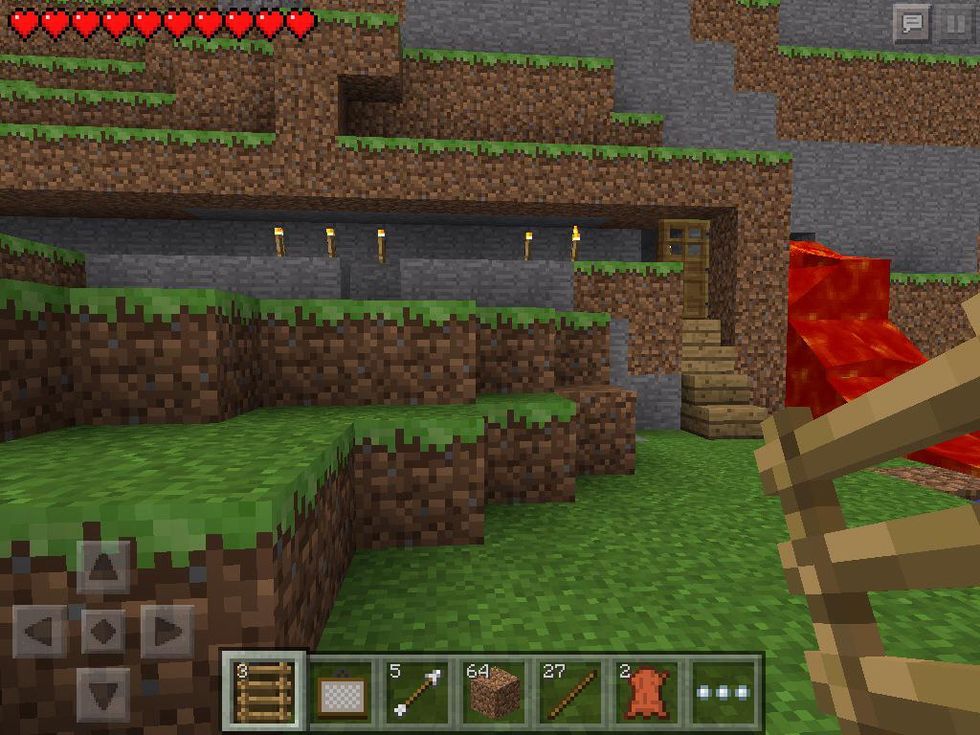This screenshot has width=980, height=735.
Task: Select the ladder hotbar slot
Action: point(264,691)
